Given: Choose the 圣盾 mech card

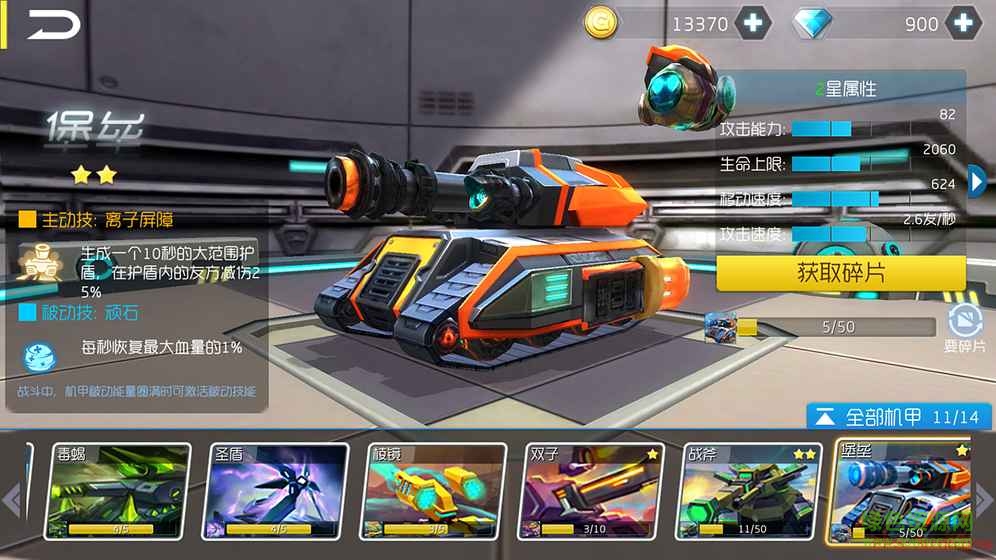Looking at the screenshot, I should coord(277,490).
